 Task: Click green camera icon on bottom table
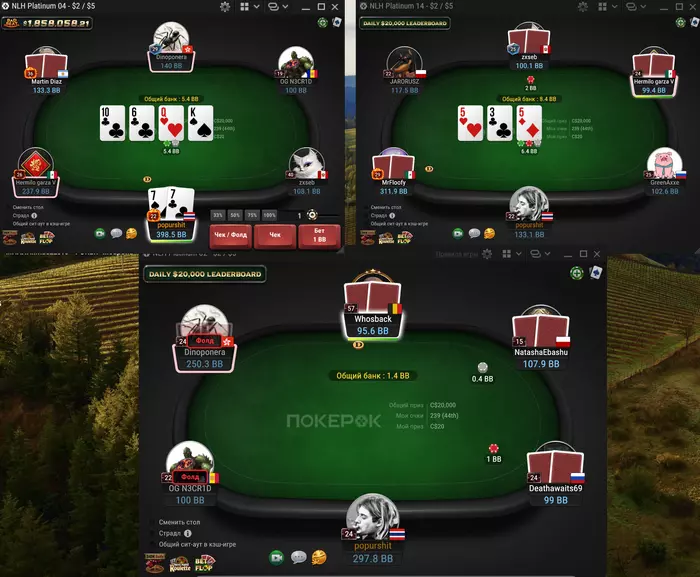click(276, 557)
